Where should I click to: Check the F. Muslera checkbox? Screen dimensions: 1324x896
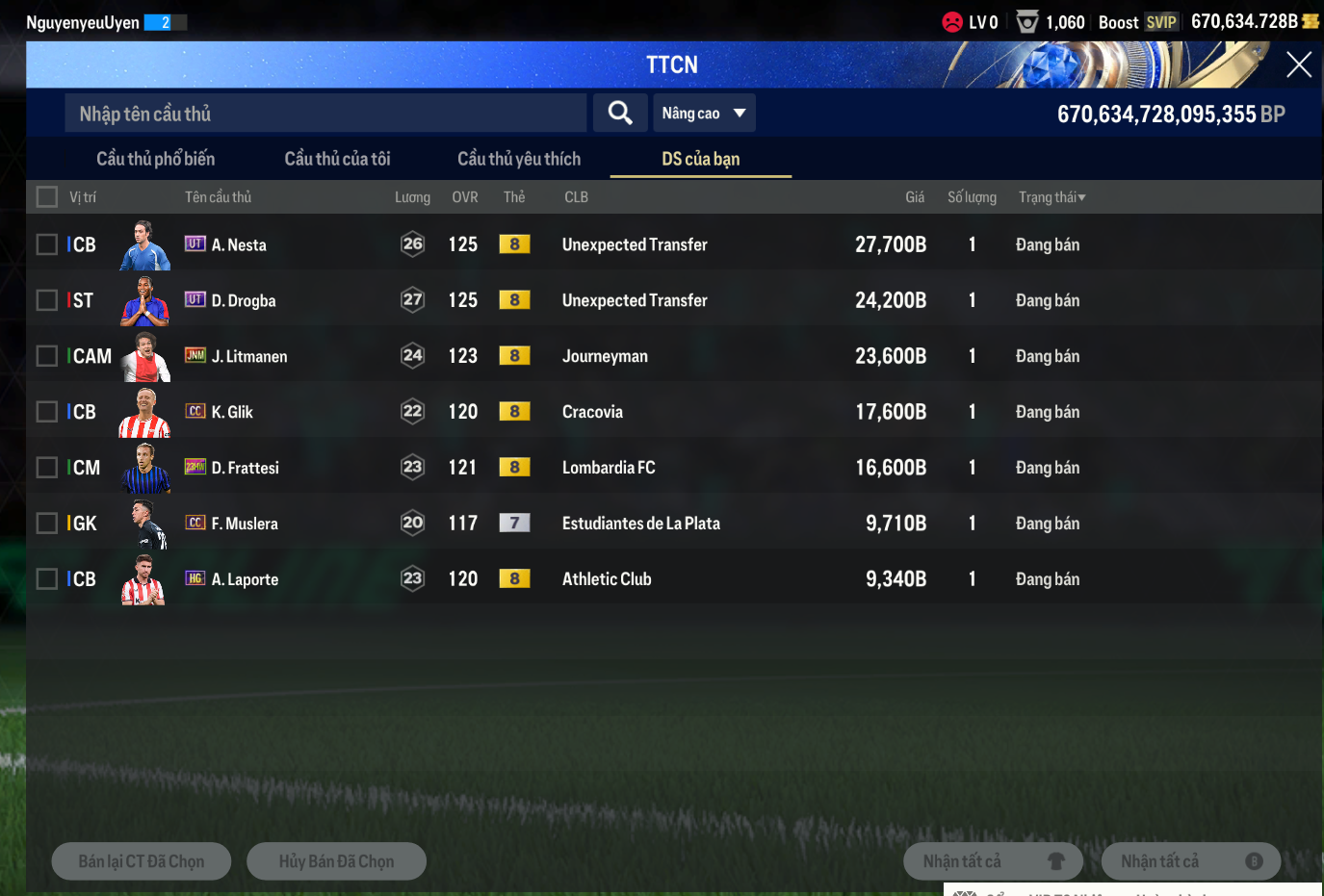pyautogui.click(x=46, y=524)
